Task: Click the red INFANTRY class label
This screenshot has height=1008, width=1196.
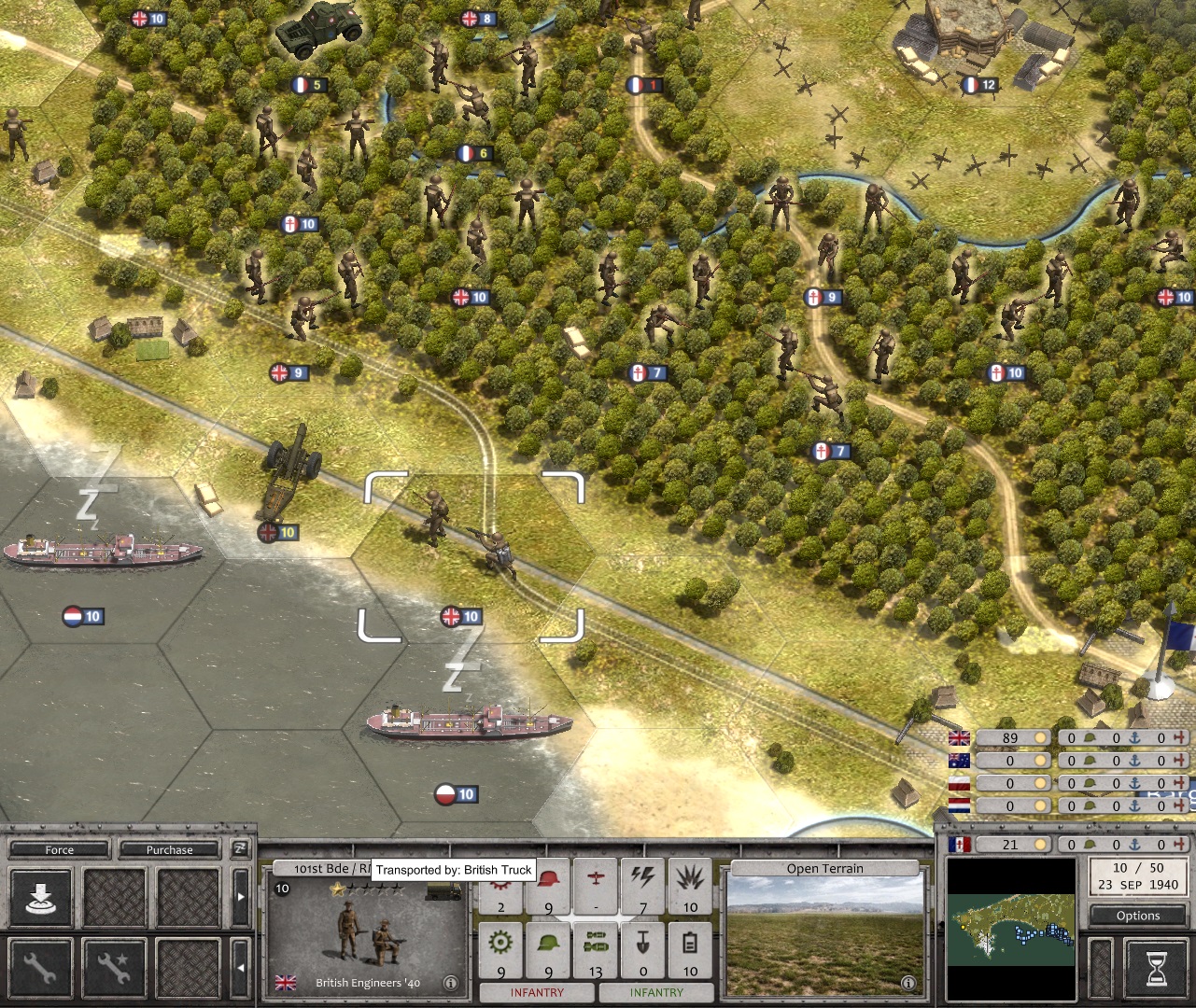Action: tap(538, 991)
